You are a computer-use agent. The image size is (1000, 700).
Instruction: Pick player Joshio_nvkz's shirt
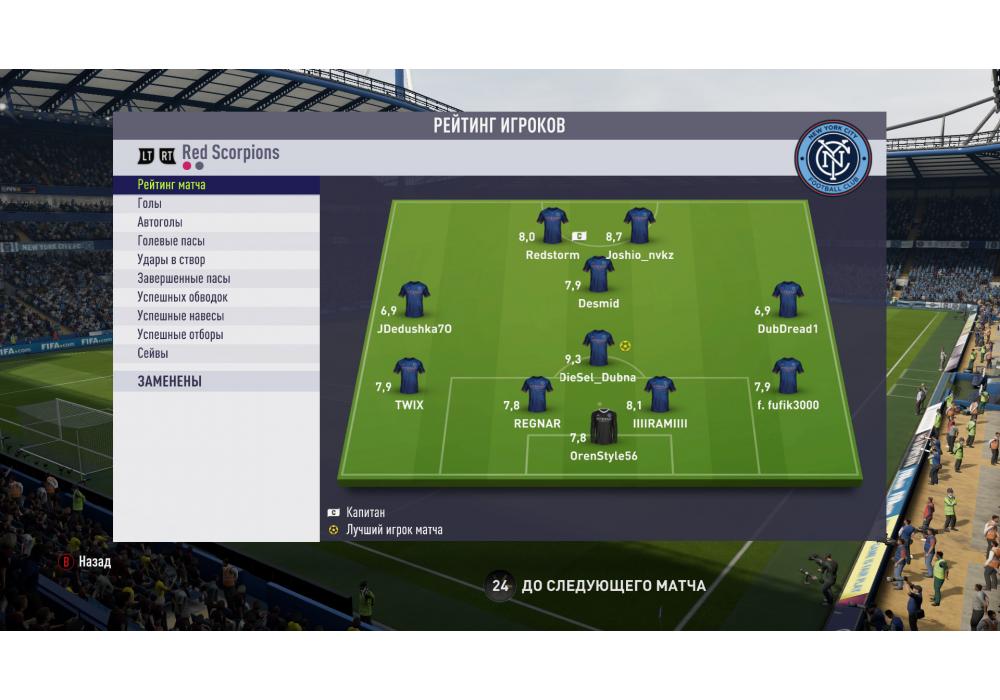[x=639, y=226]
